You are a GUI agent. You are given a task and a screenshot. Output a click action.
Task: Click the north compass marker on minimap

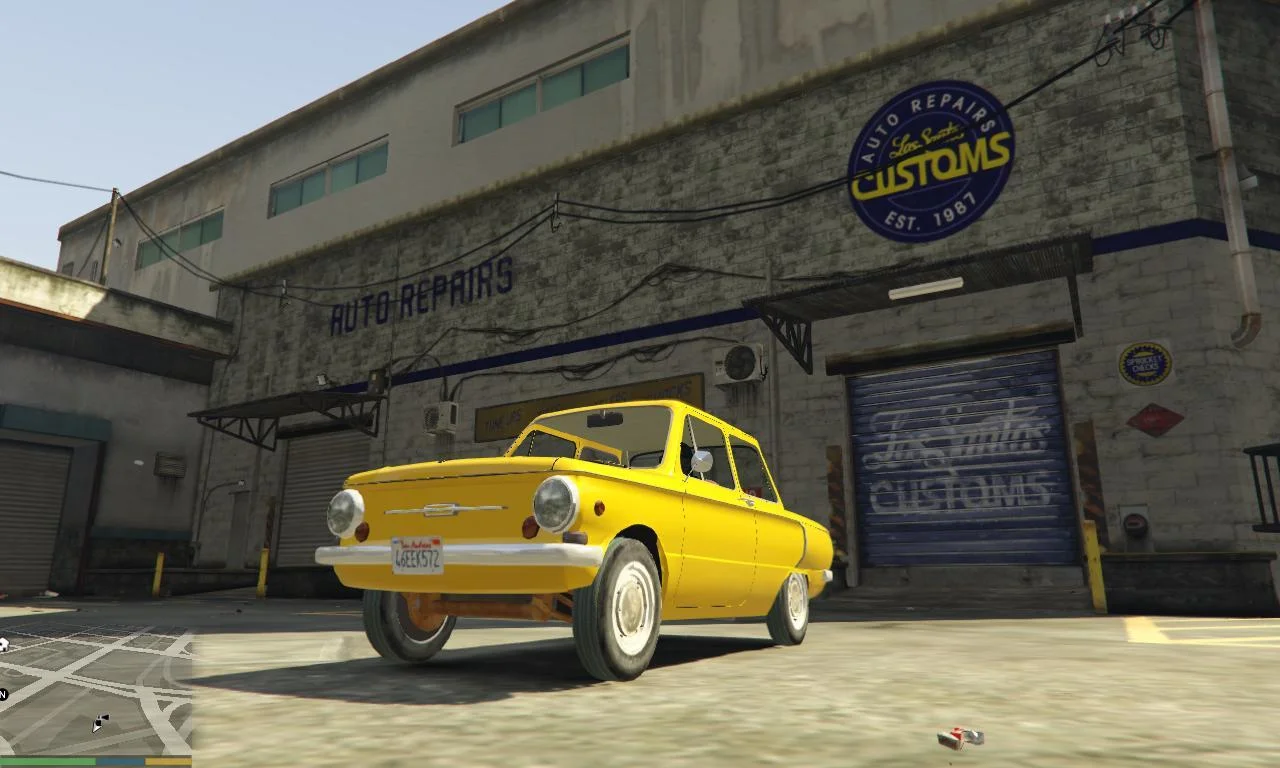pos(4,694)
